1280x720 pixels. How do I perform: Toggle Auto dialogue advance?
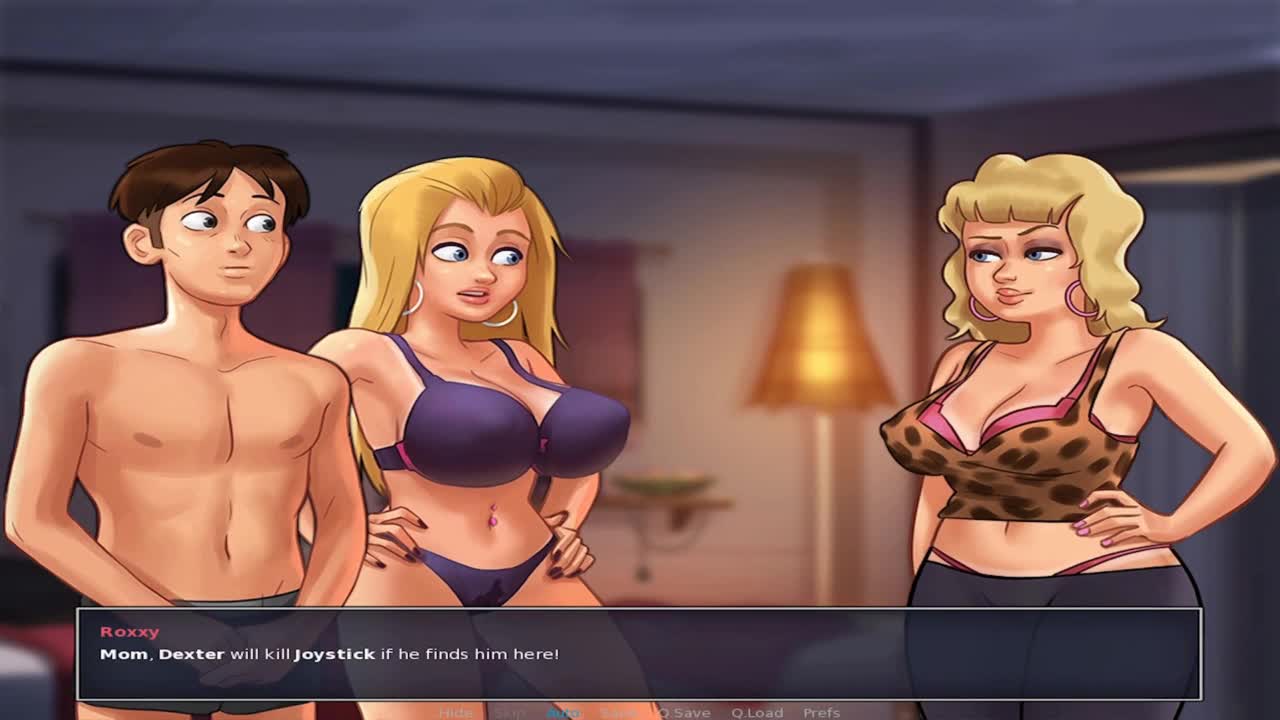click(x=563, y=712)
